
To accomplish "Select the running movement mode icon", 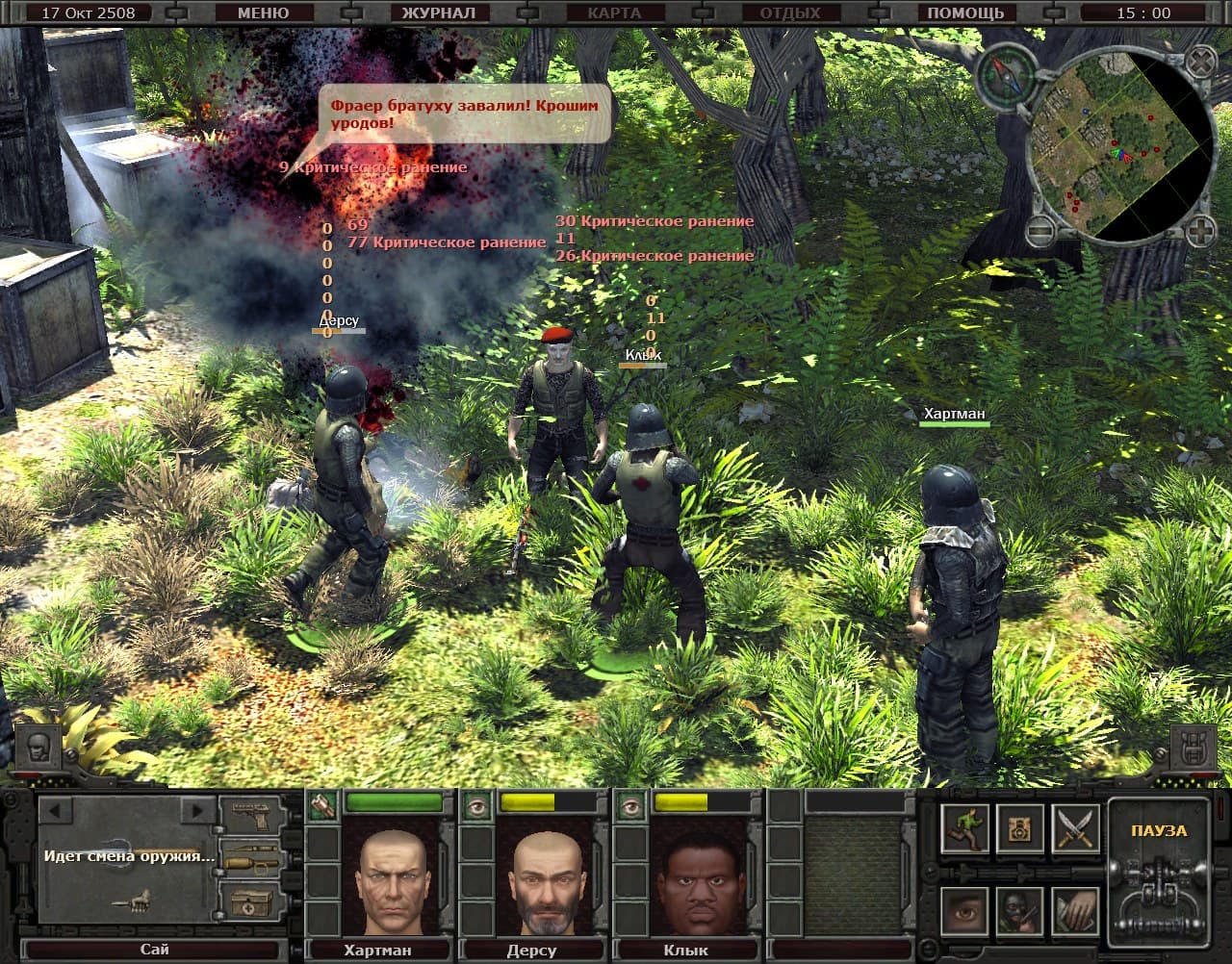I will pos(966,830).
